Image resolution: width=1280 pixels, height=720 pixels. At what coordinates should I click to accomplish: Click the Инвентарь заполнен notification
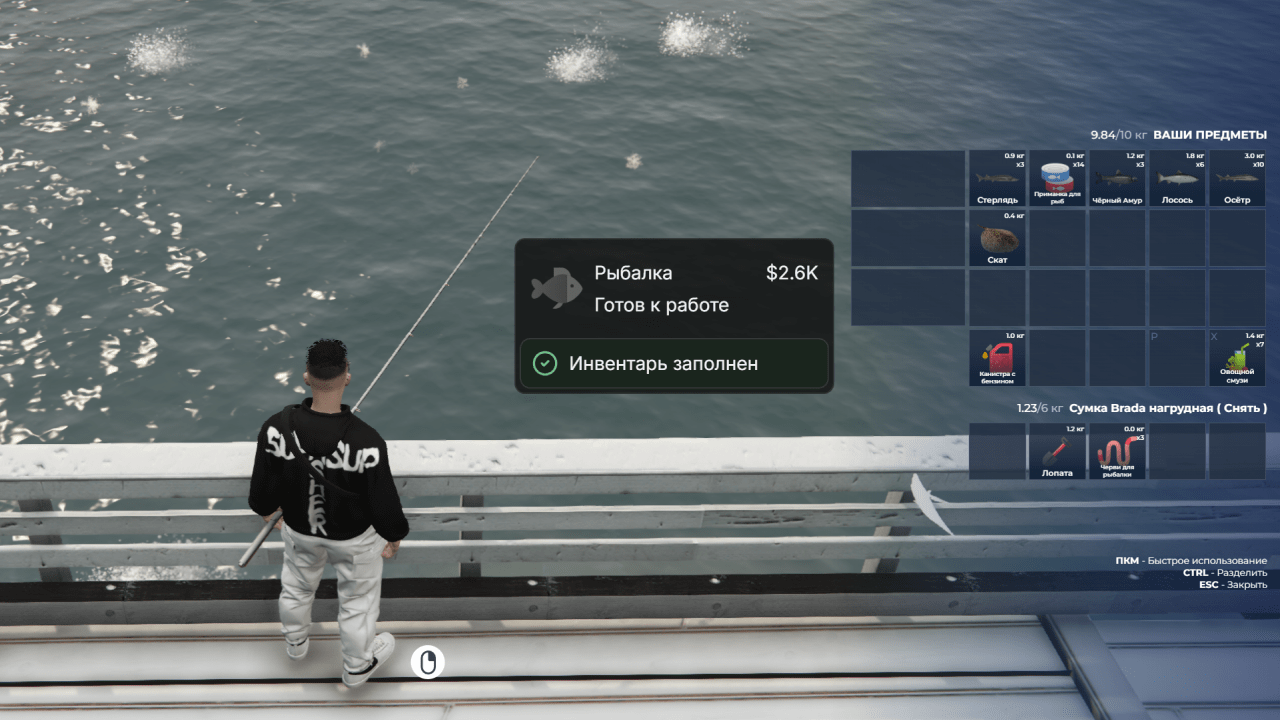tap(673, 363)
